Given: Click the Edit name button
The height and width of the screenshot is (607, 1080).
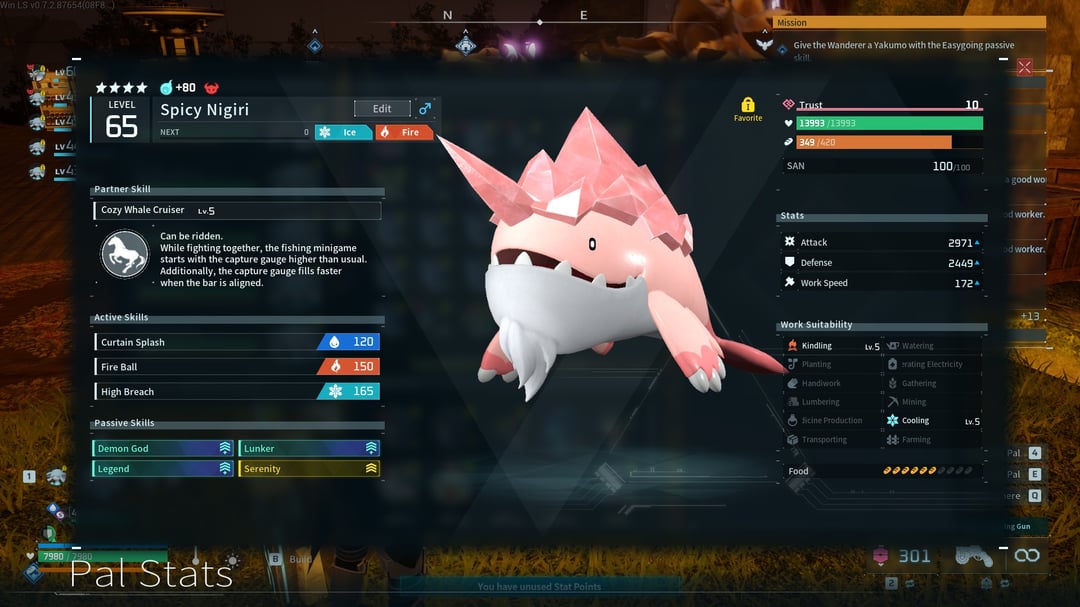Looking at the screenshot, I should [382, 109].
